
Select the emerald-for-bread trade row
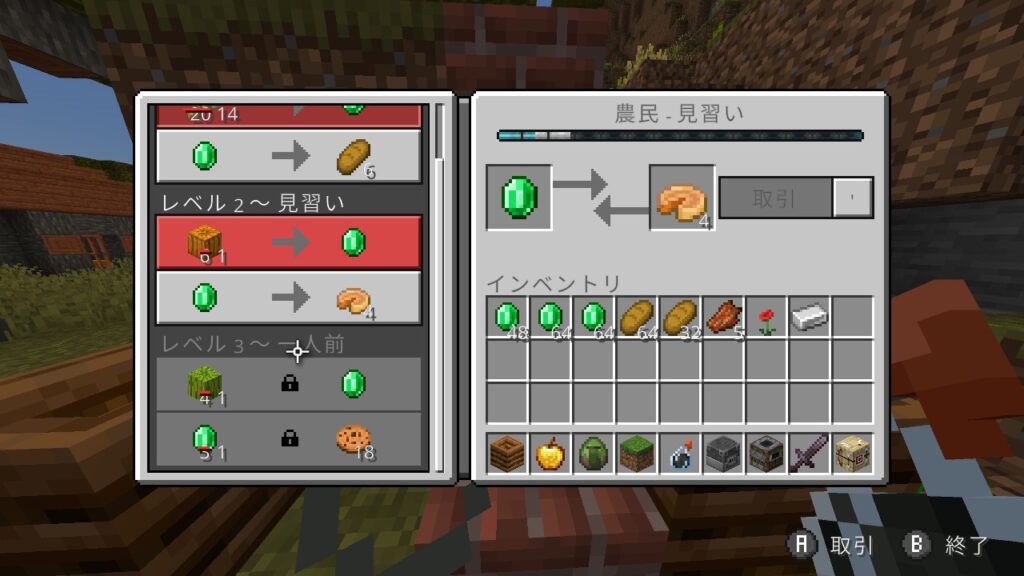pos(288,157)
